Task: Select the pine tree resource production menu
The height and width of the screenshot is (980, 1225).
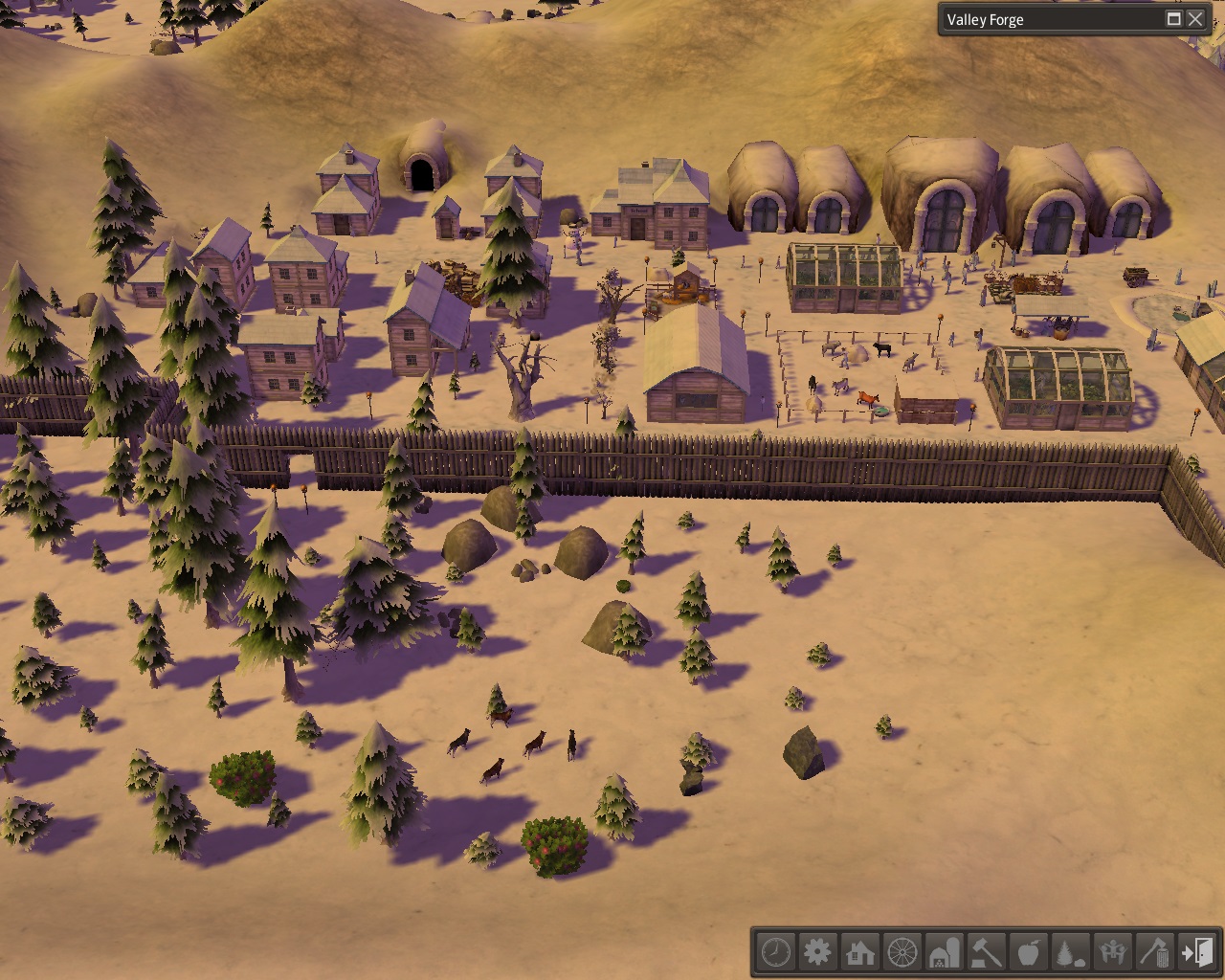Action: (x=1071, y=952)
